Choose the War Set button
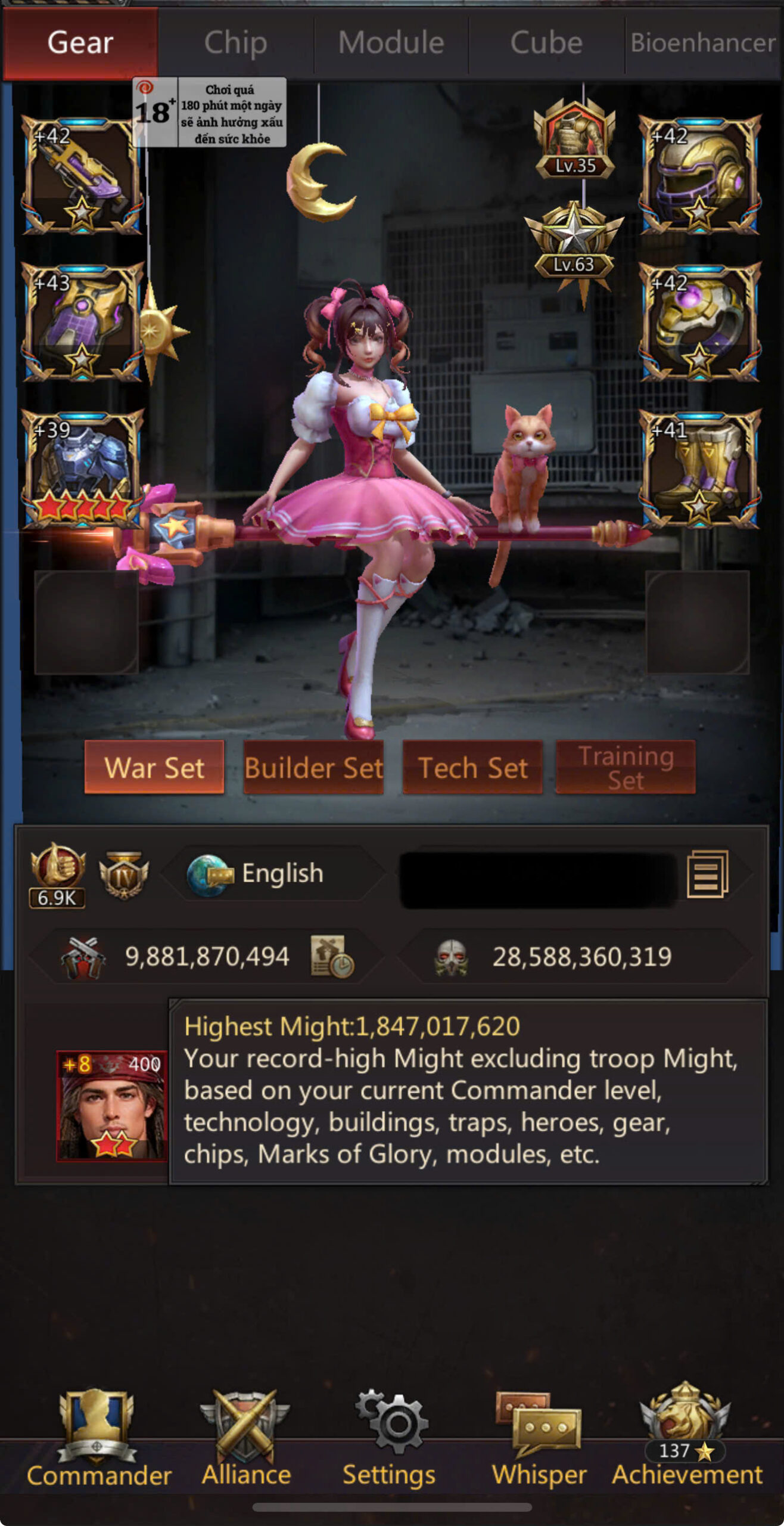This screenshot has width=784, height=1526. pos(154,767)
